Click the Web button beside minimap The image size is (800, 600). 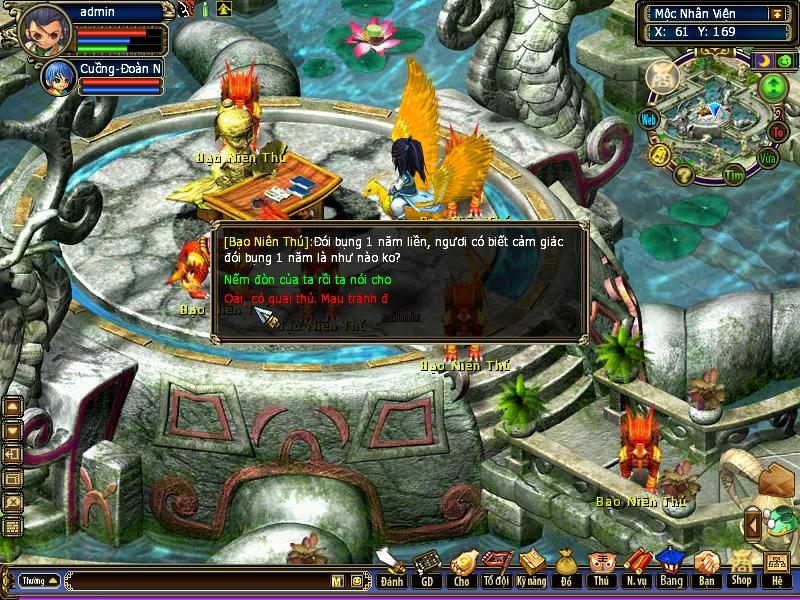(649, 119)
